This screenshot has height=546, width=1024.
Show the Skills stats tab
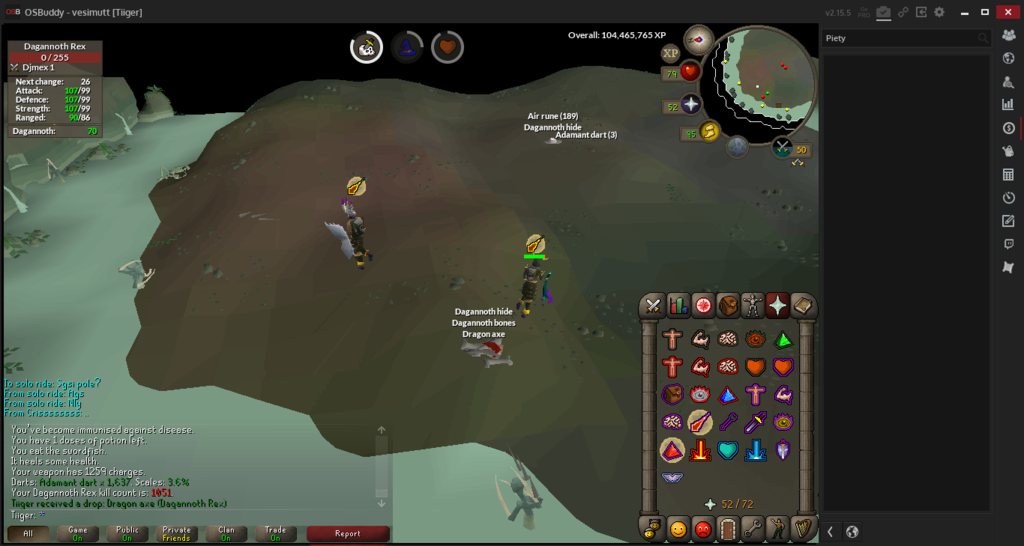coord(678,305)
